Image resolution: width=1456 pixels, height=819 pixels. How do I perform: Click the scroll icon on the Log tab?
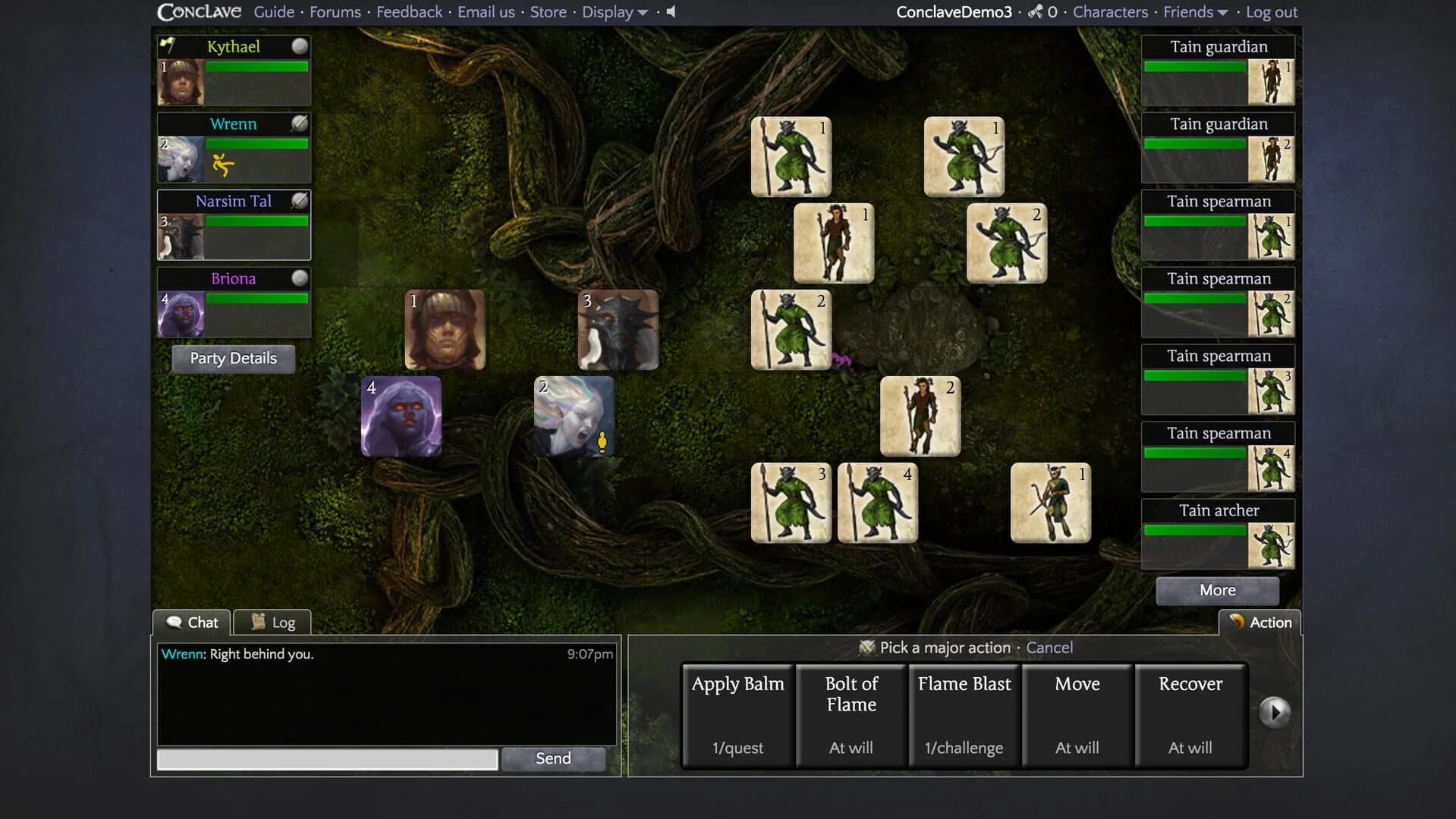tap(258, 621)
